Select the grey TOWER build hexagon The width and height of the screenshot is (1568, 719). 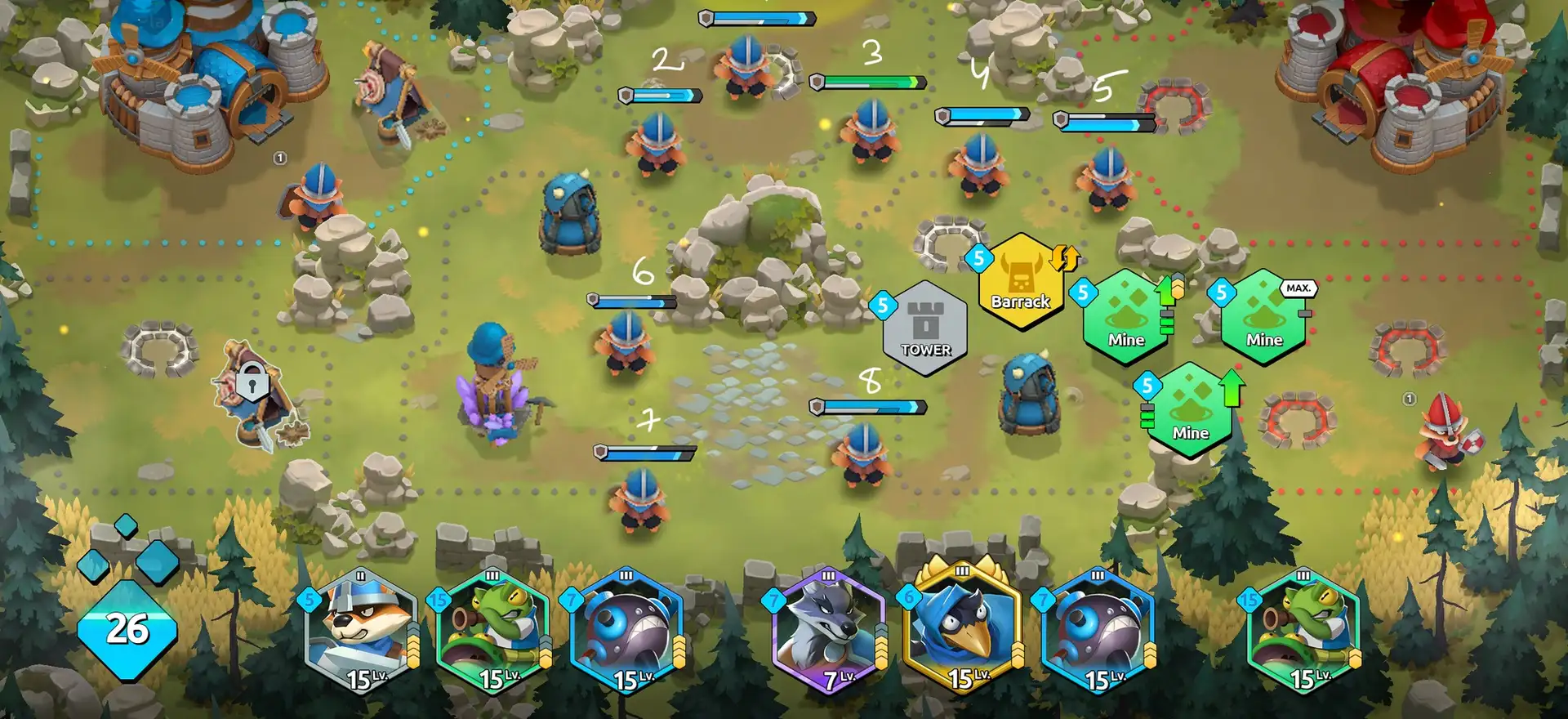click(x=925, y=328)
